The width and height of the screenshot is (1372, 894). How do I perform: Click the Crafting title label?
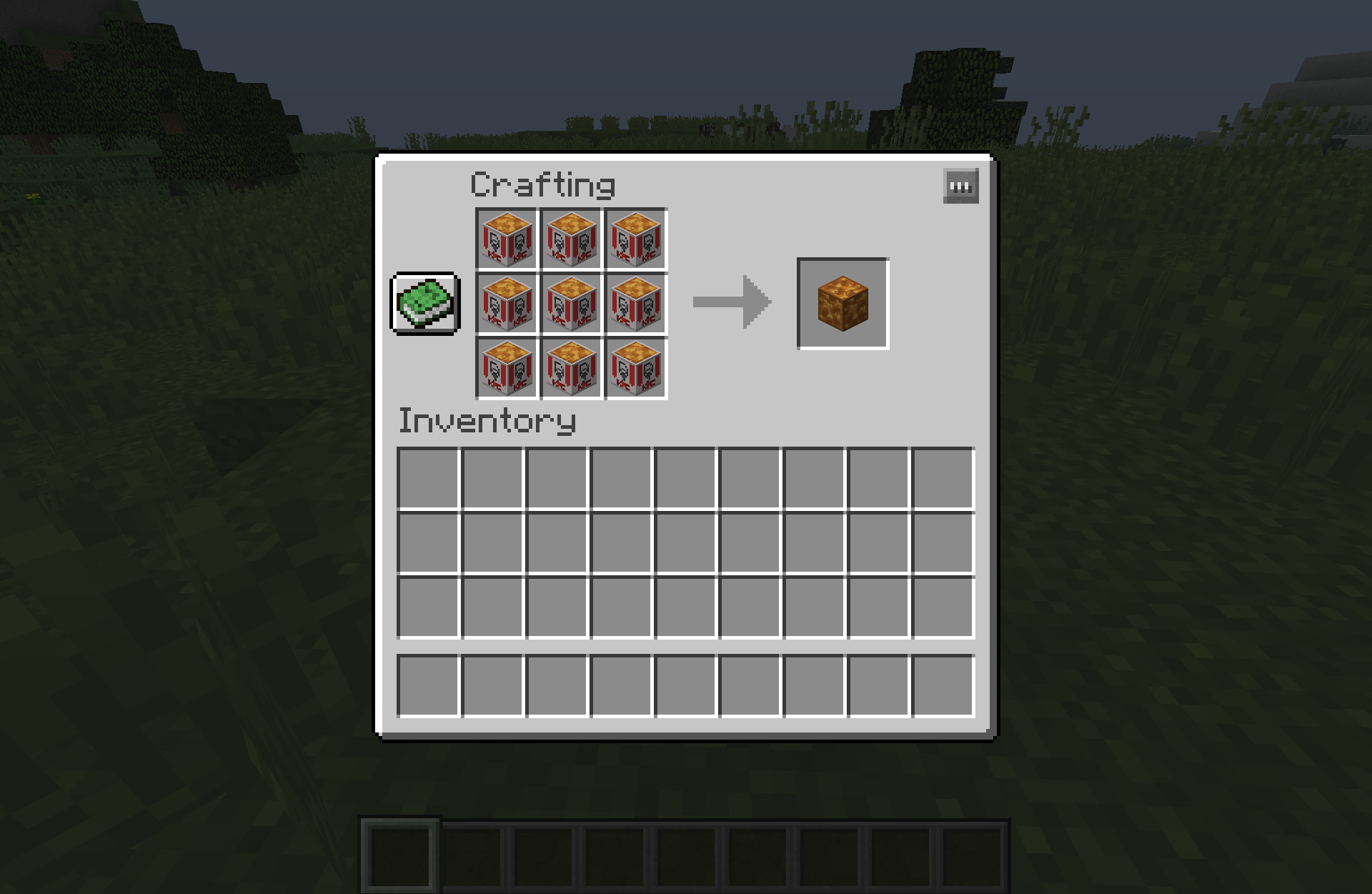coord(542,184)
